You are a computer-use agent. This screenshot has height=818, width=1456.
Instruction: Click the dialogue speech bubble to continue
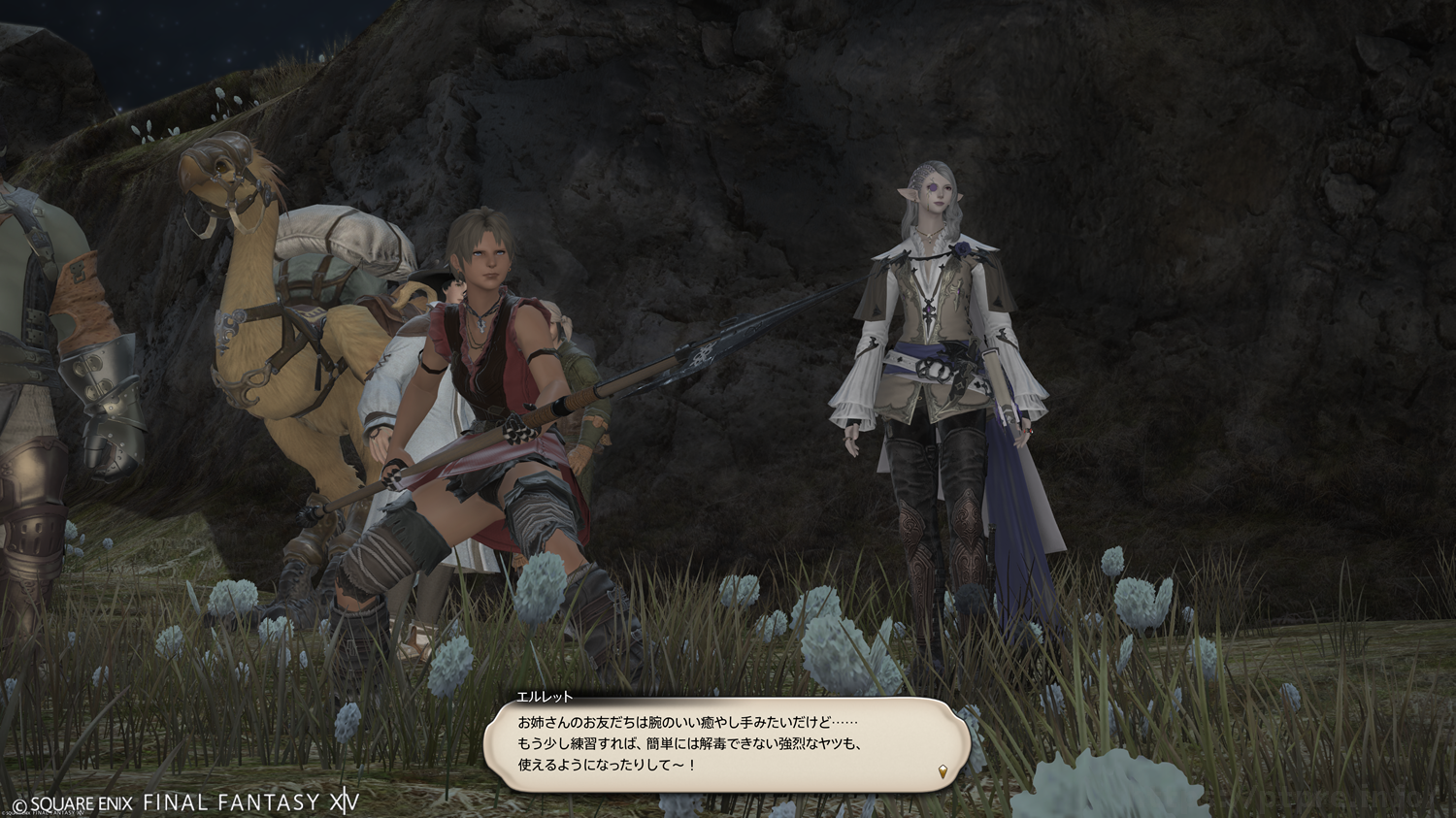pyautogui.click(x=726, y=744)
